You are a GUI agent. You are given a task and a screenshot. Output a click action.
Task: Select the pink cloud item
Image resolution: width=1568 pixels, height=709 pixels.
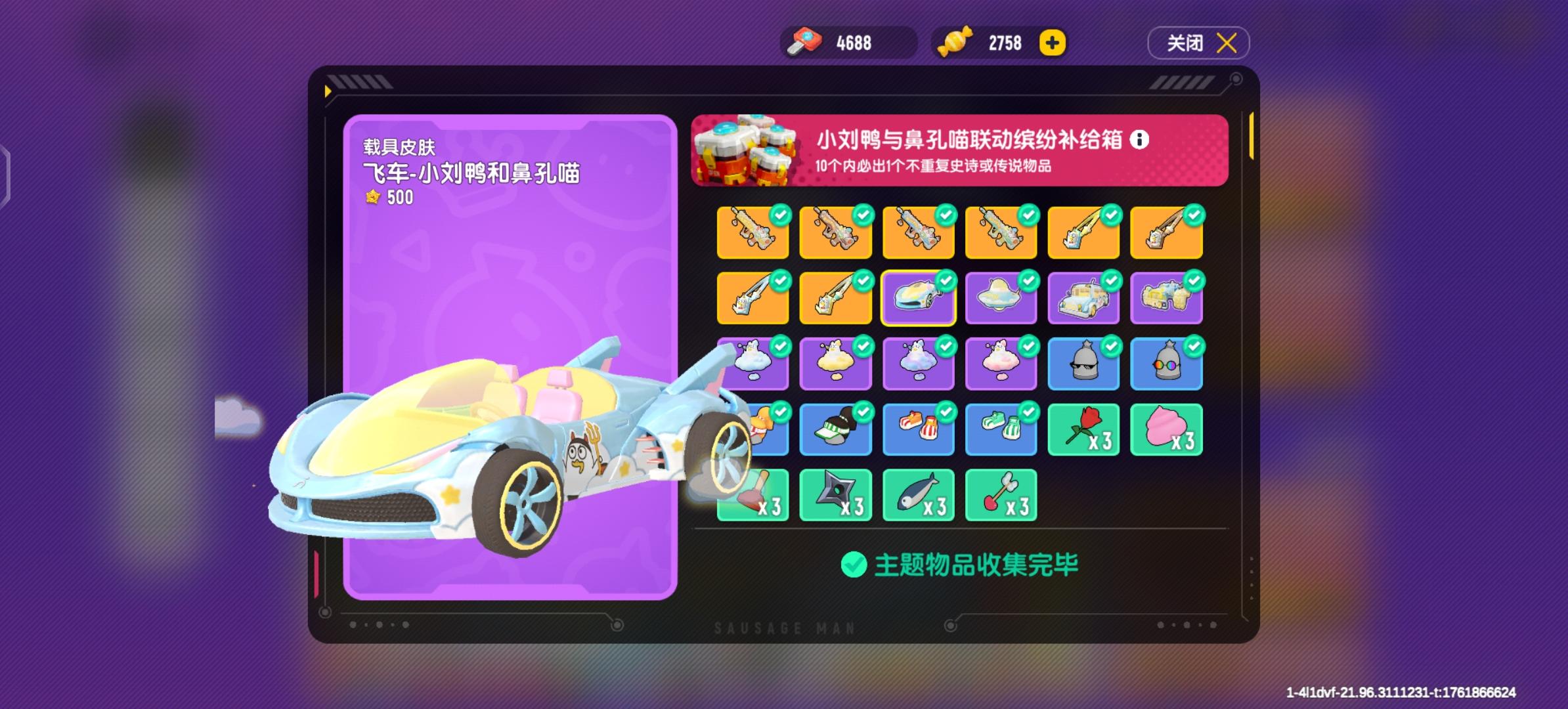[1001, 363]
